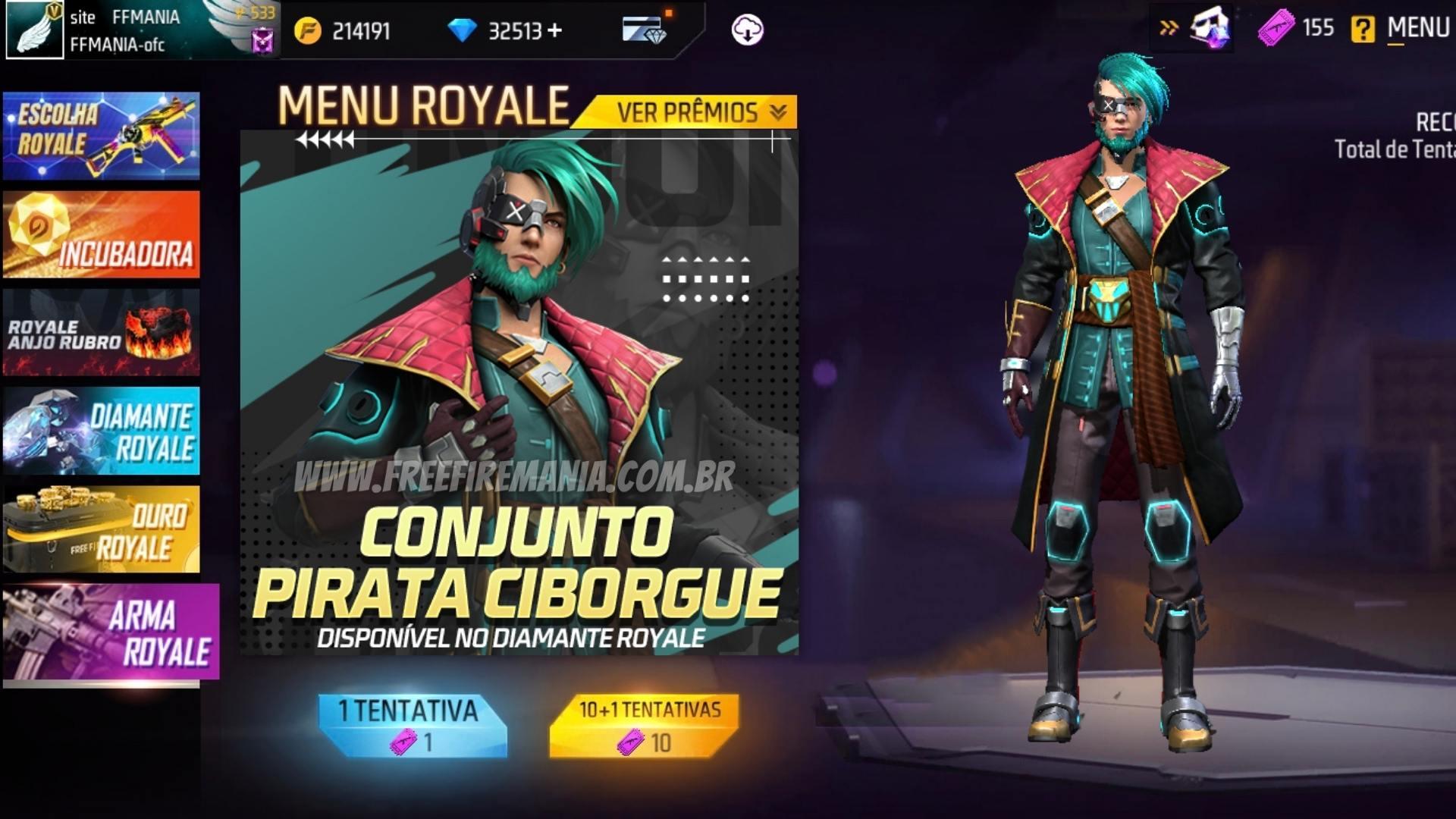Switch to the Diamante Royale tab

(101, 430)
